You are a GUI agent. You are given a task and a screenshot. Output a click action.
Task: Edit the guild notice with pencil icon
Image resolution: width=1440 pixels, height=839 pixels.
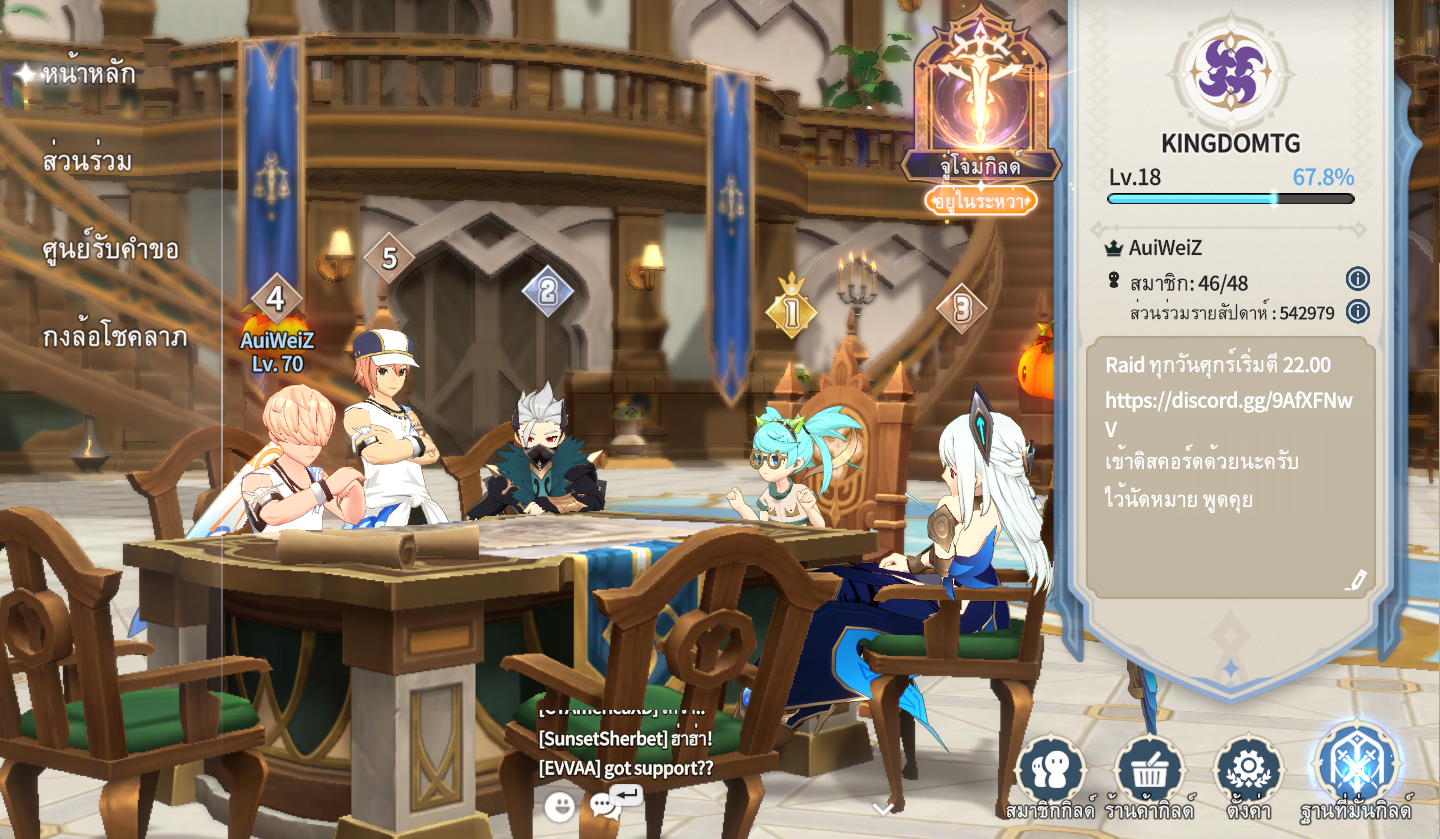pyautogui.click(x=1355, y=580)
